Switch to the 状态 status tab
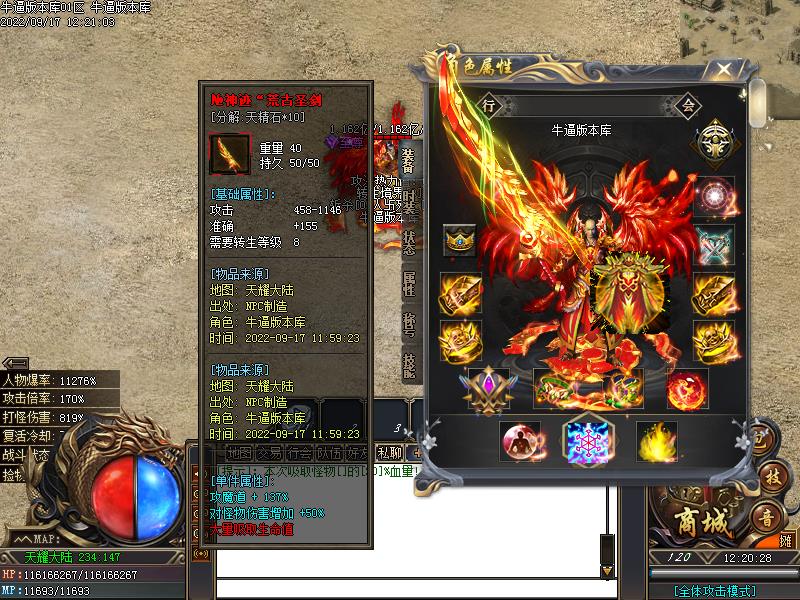 point(409,241)
